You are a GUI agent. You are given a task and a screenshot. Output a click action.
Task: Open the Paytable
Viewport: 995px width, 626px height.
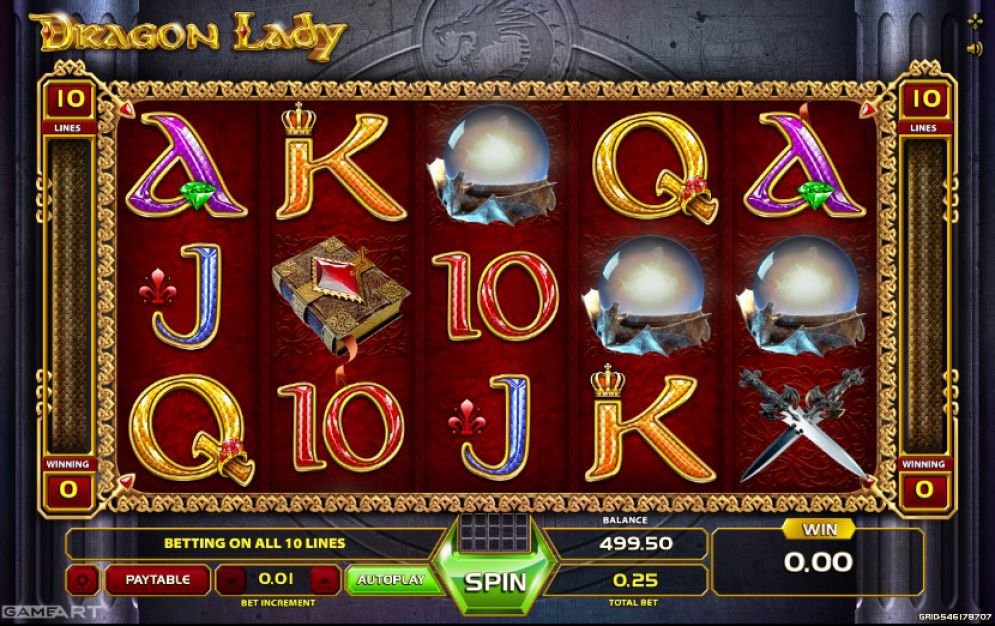(x=157, y=579)
